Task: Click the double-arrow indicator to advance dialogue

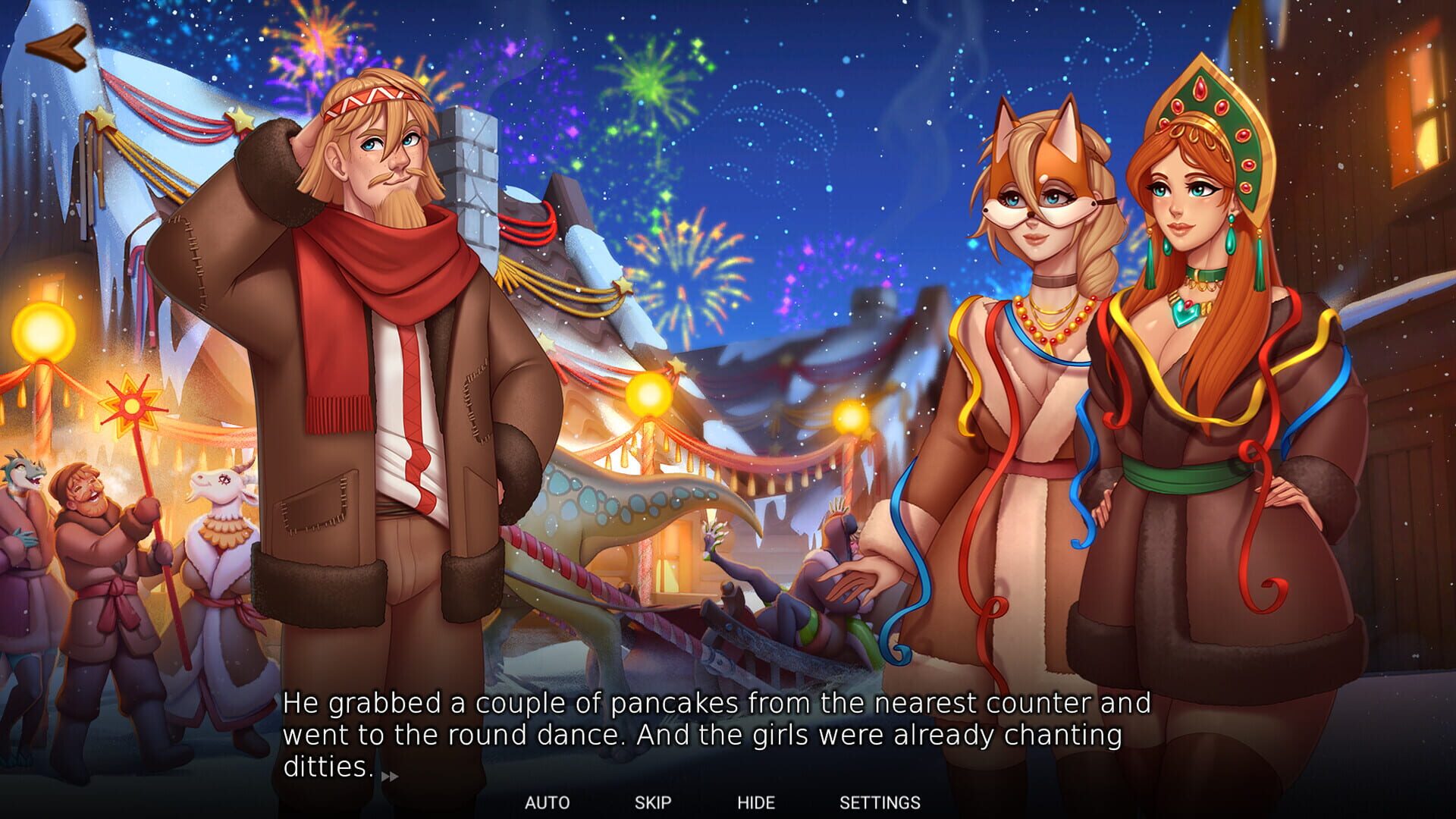Action: [389, 776]
